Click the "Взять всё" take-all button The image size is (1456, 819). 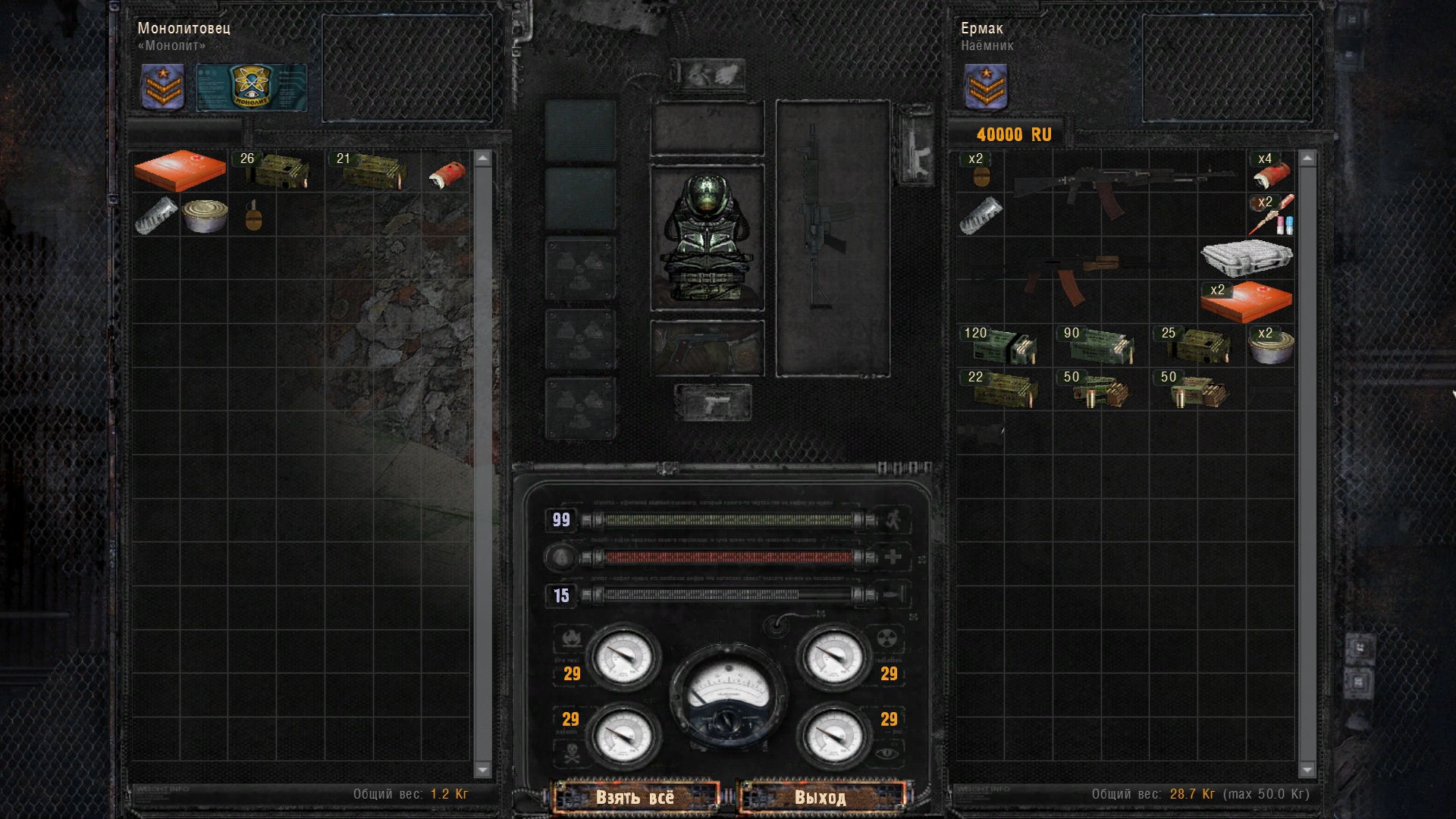635,797
